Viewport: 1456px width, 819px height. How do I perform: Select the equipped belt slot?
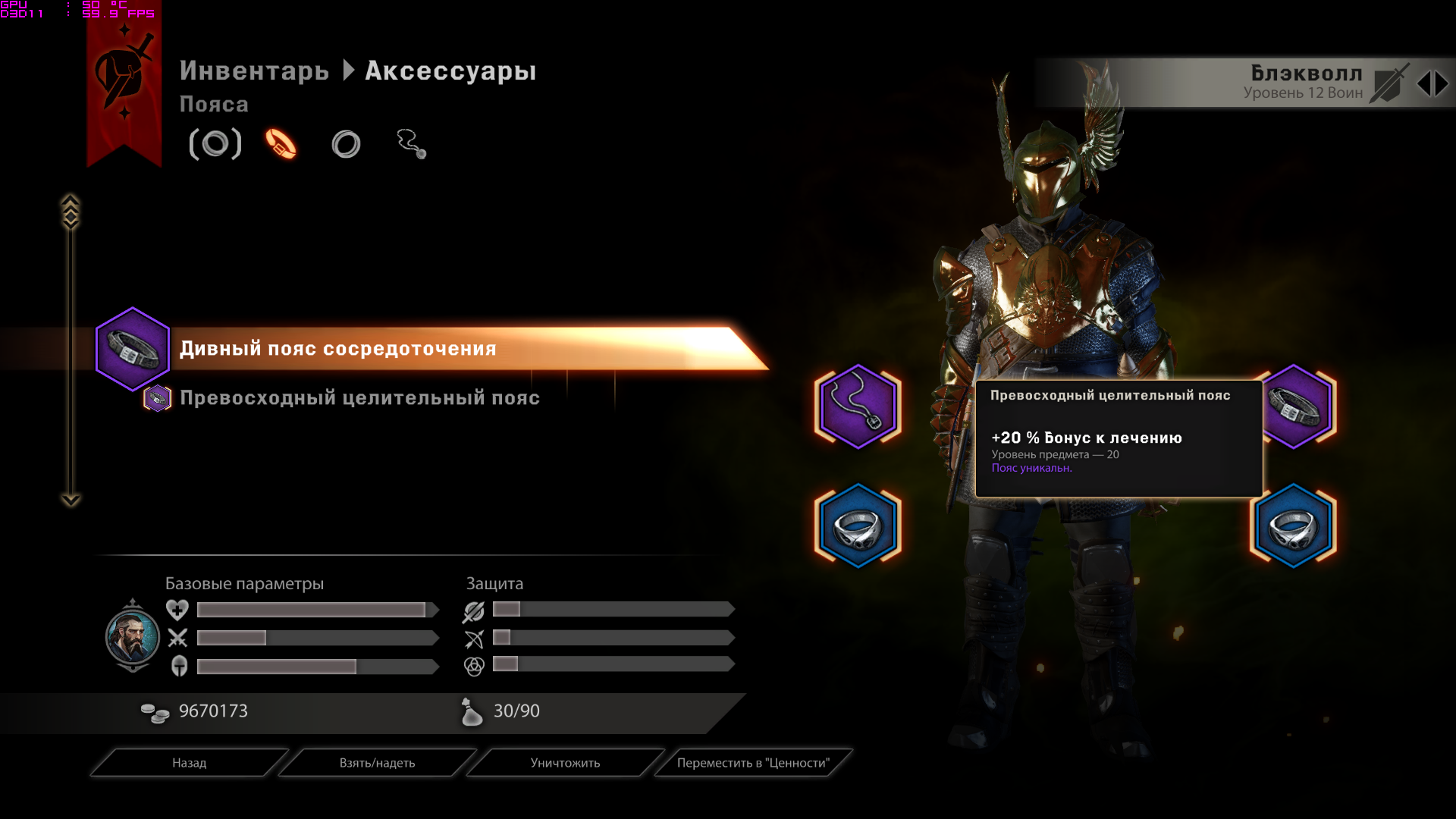(x=1294, y=406)
